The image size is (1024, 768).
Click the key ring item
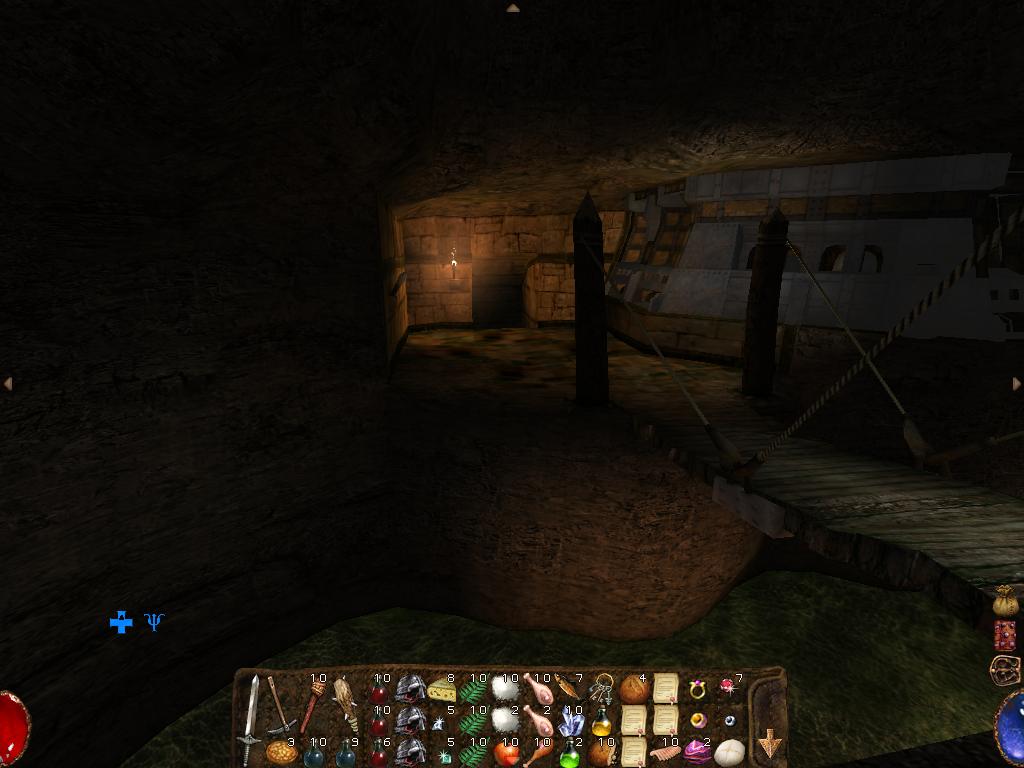(x=601, y=688)
